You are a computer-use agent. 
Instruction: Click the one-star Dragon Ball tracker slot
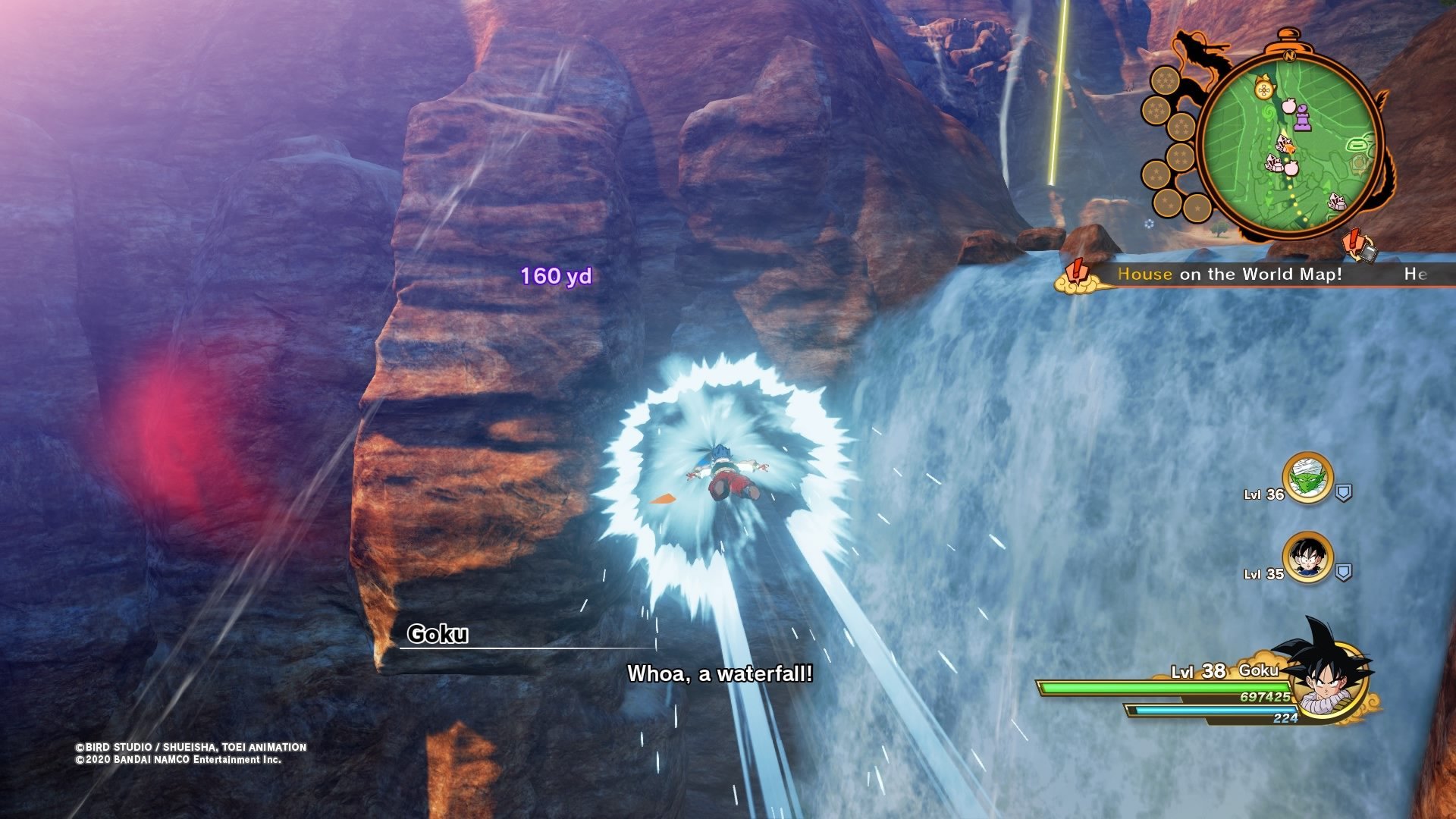tap(1197, 207)
